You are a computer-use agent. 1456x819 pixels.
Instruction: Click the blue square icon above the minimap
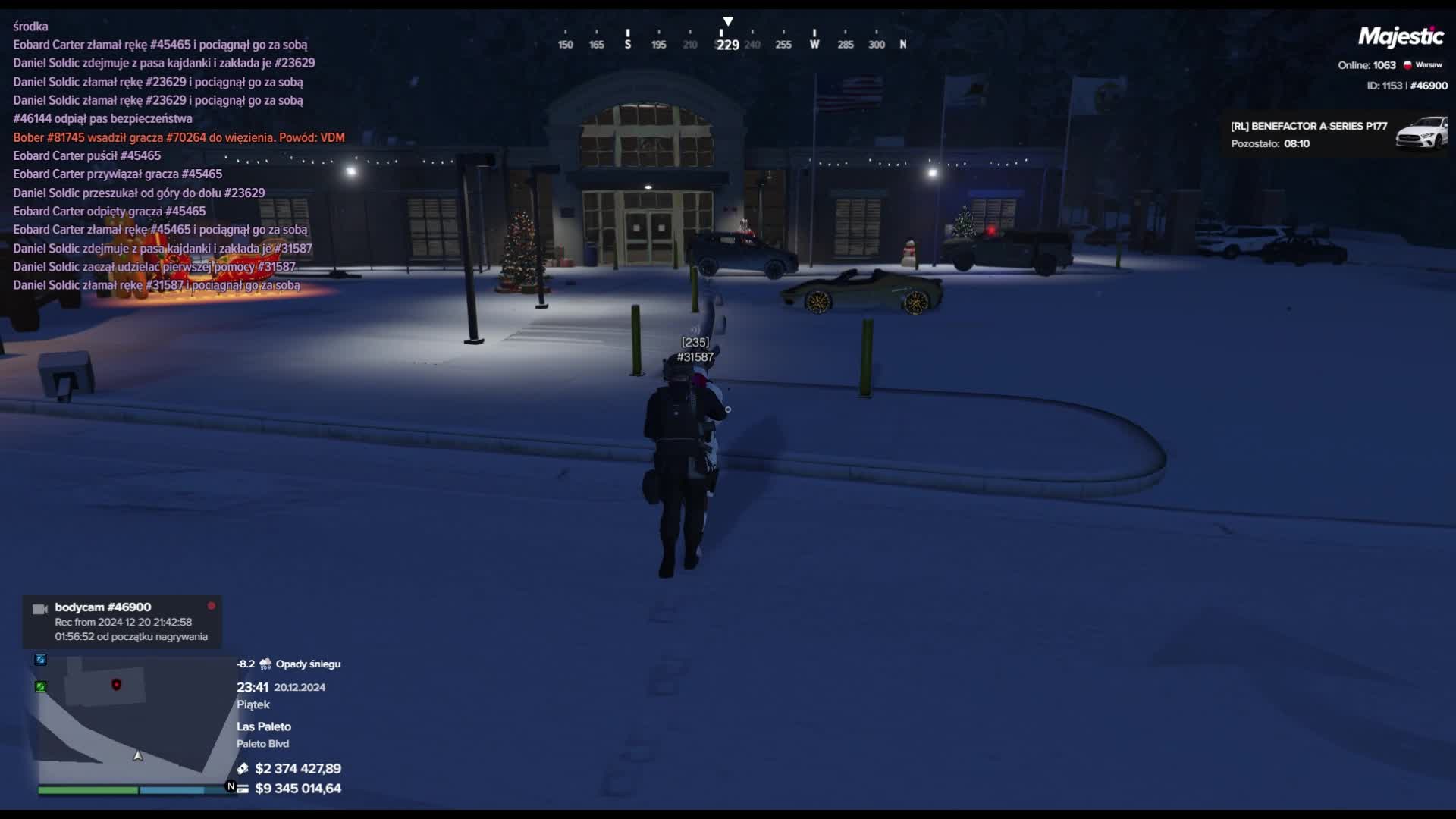click(41, 660)
